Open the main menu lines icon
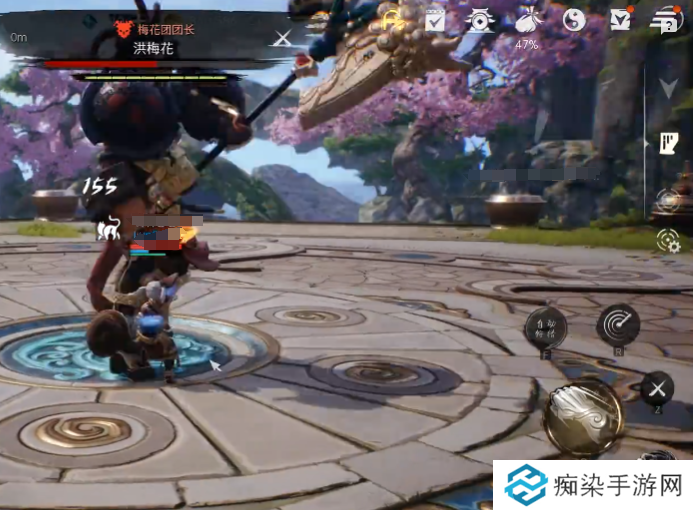The image size is (693, 510). coord(663,18)
